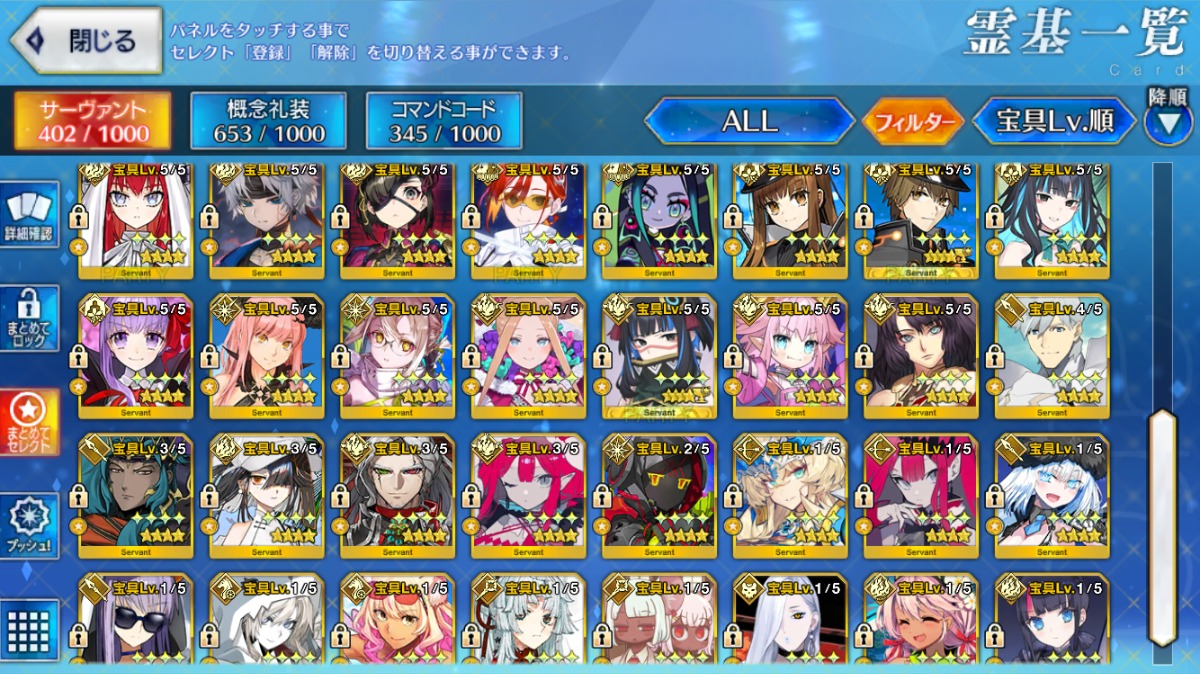This screenshot has height=674, width=1200.
Task: Open the ALL class selector
Action: (x=749, y=122)
